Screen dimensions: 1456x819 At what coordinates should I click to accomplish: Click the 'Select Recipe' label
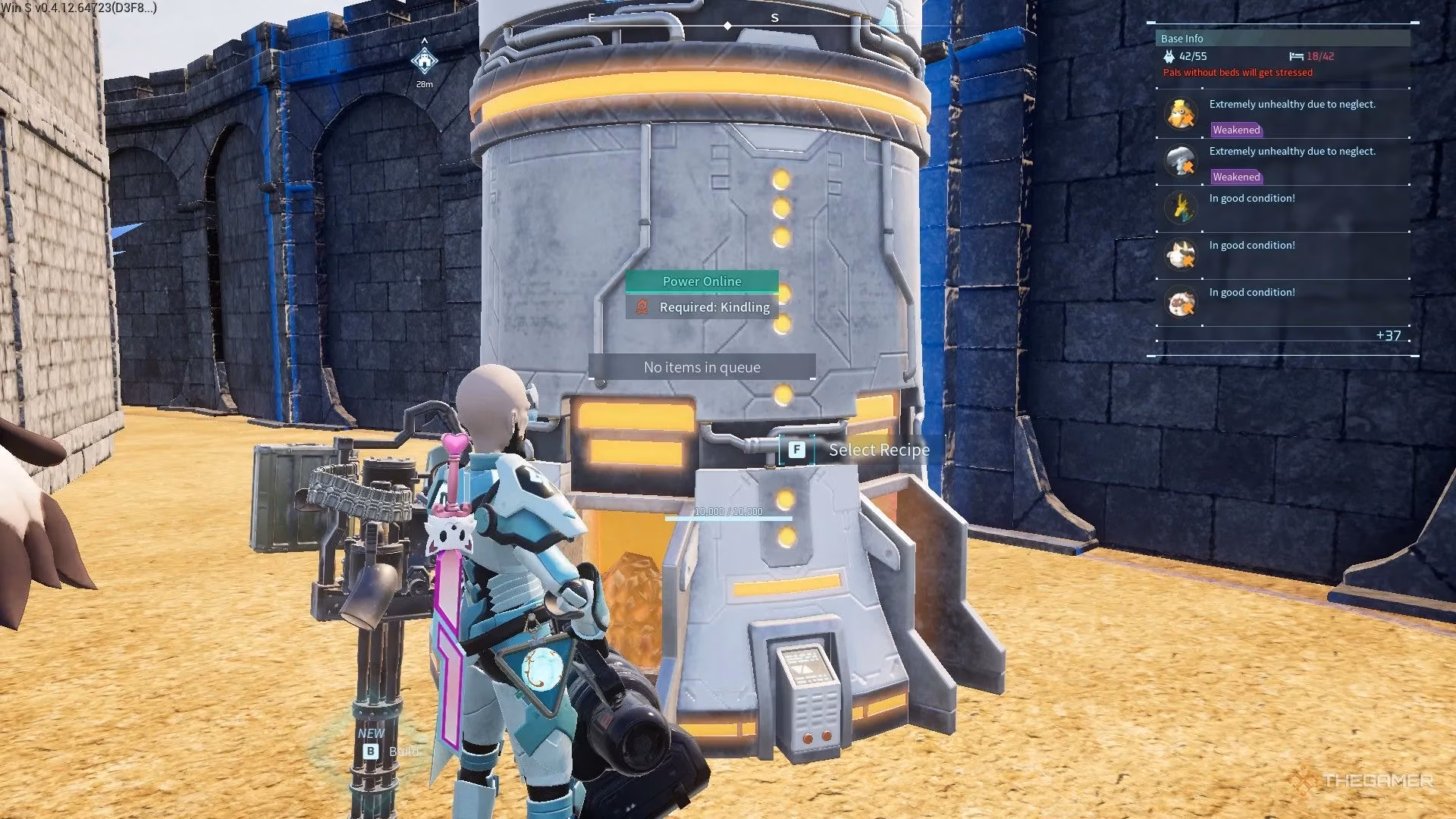878,450
